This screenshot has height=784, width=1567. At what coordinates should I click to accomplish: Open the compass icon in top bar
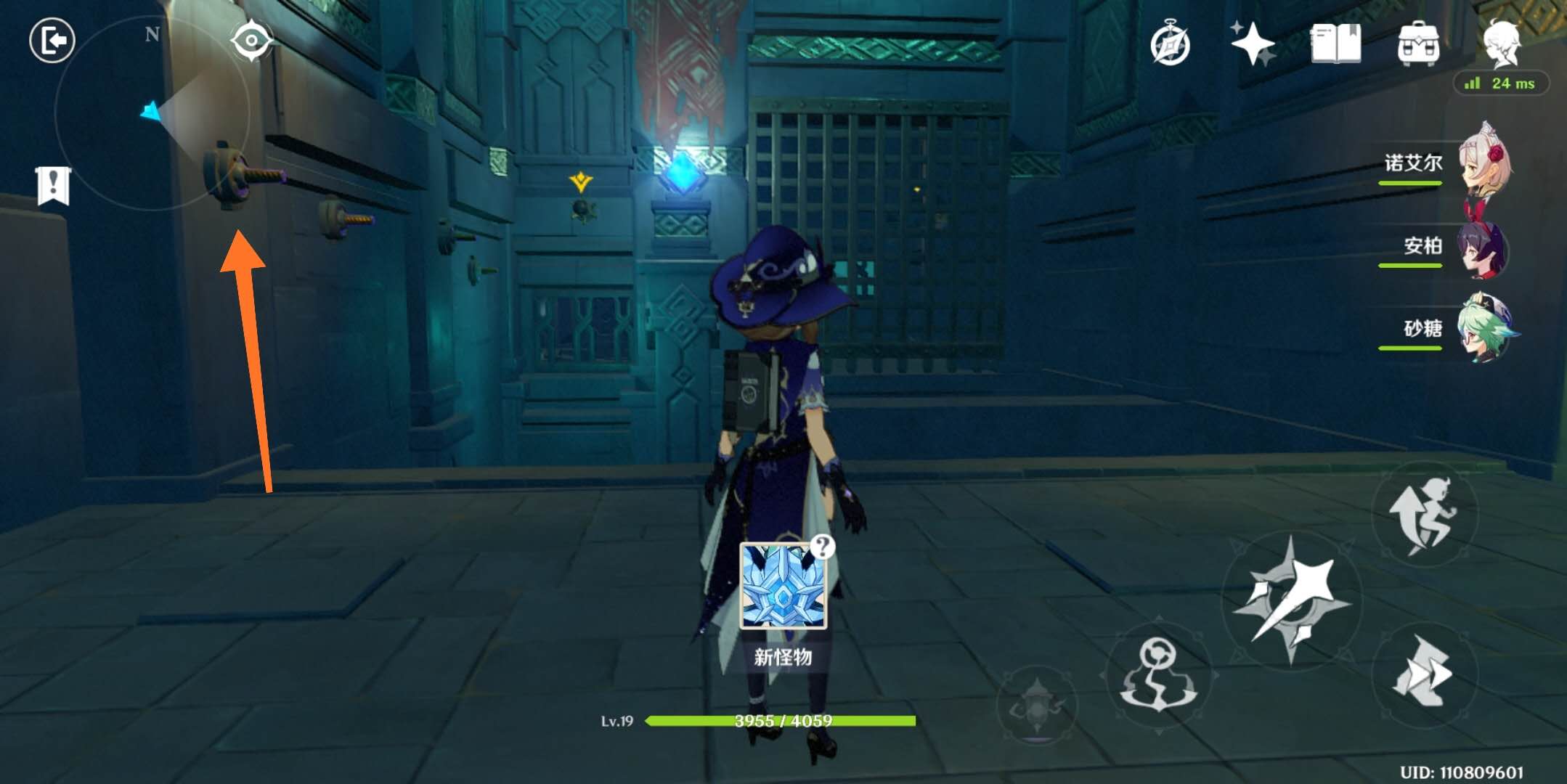click(x=1170, y=45)
